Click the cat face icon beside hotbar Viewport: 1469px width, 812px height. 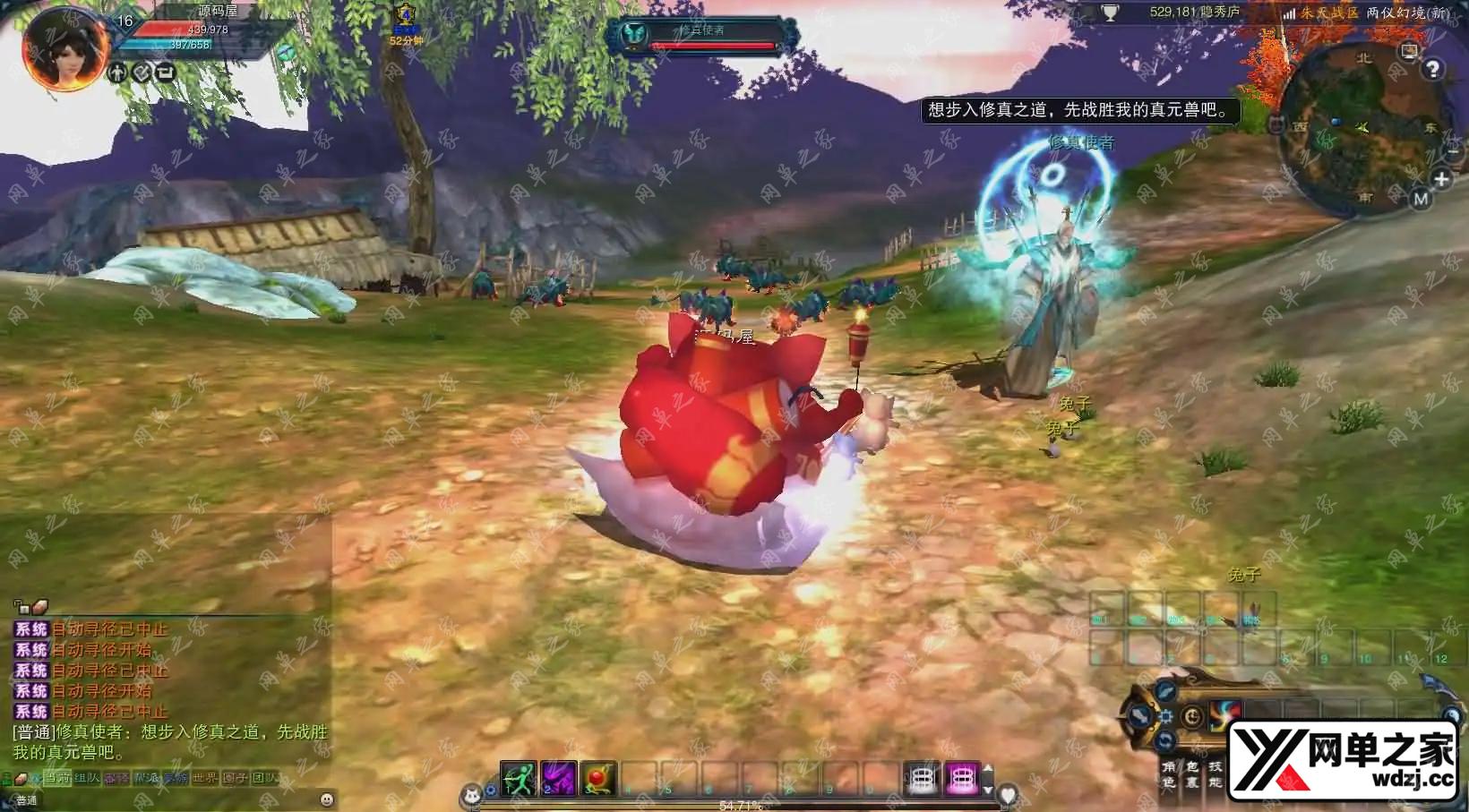pyautogui.click(x=471, y=794)
